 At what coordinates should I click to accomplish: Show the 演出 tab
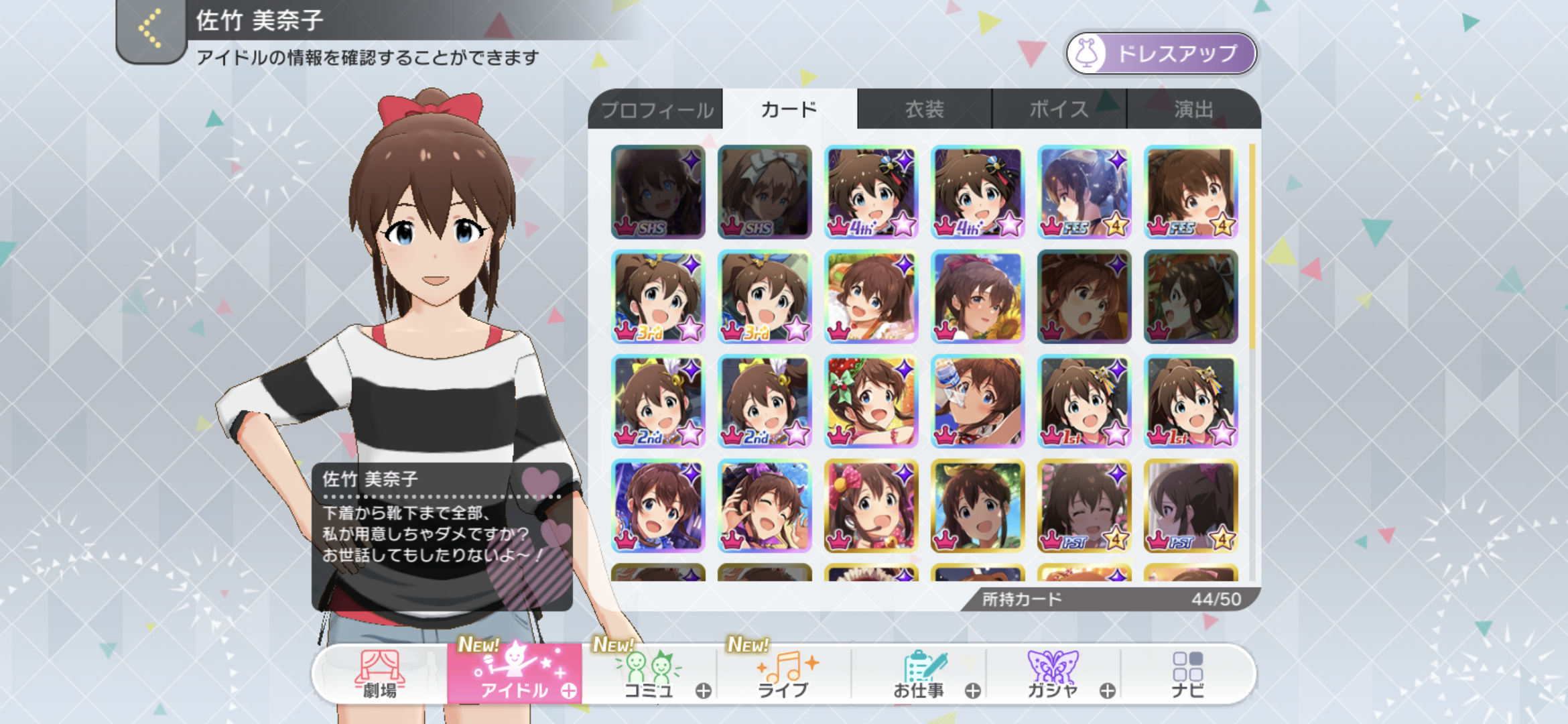coord(1193,109)
